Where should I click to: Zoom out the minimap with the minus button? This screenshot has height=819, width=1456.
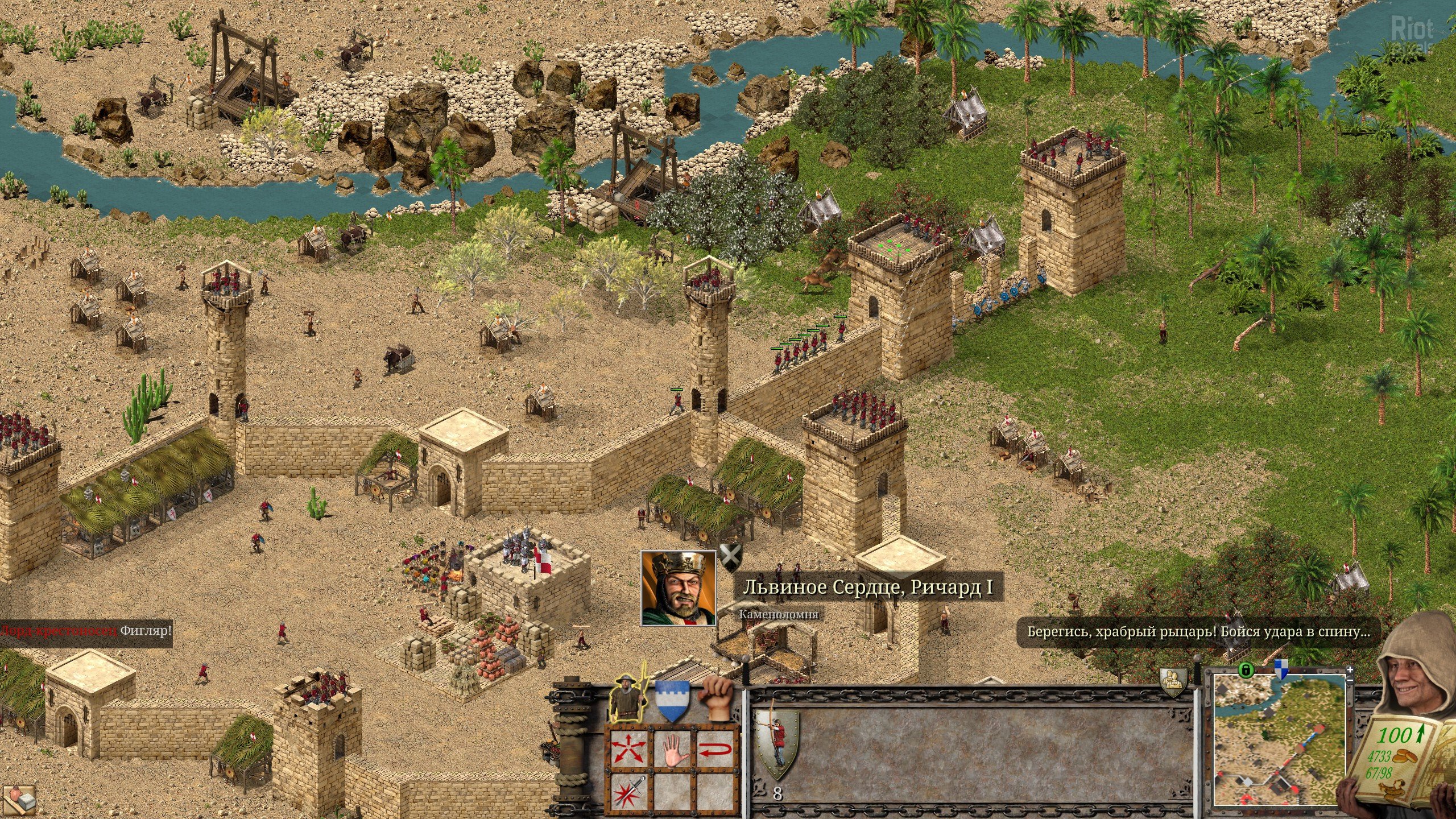[1351, 681]
